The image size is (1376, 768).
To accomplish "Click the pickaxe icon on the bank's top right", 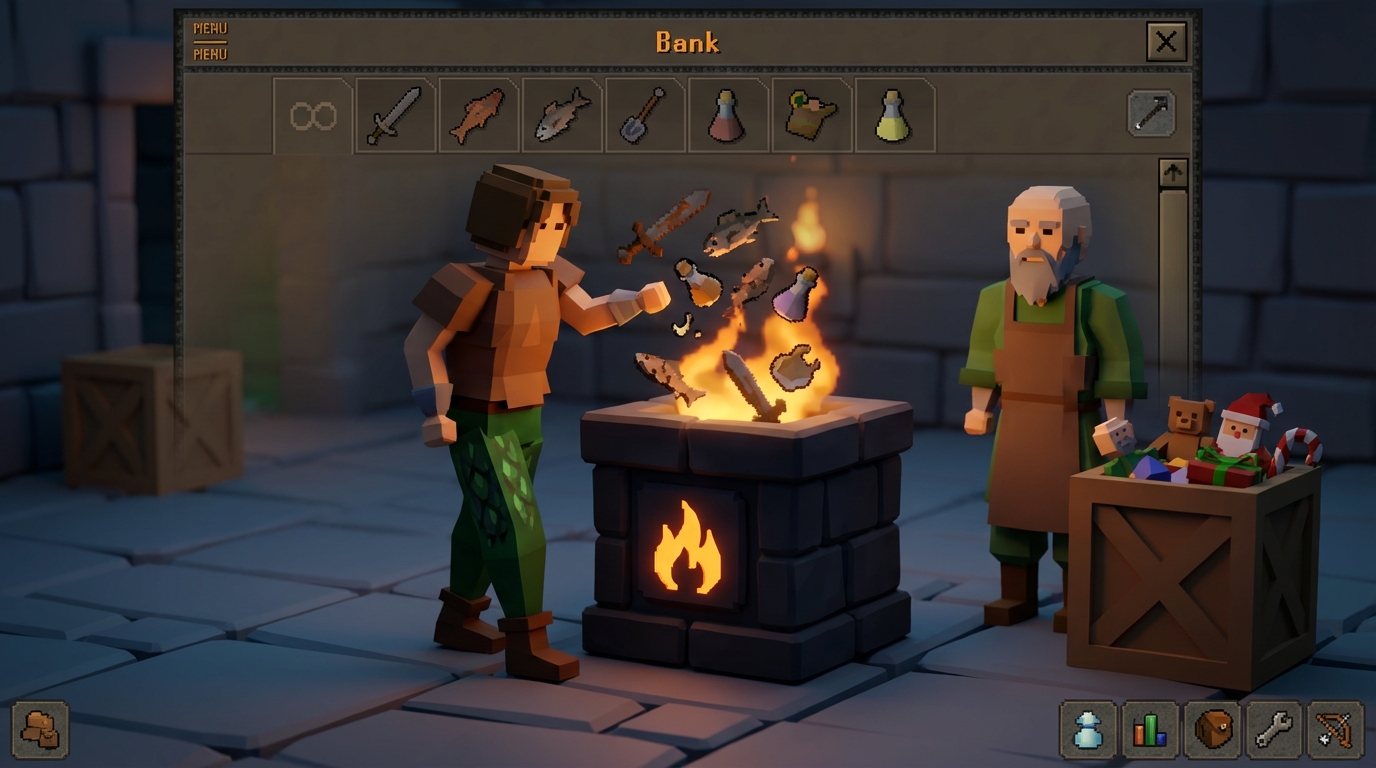I will click(x=1150, y=112).
